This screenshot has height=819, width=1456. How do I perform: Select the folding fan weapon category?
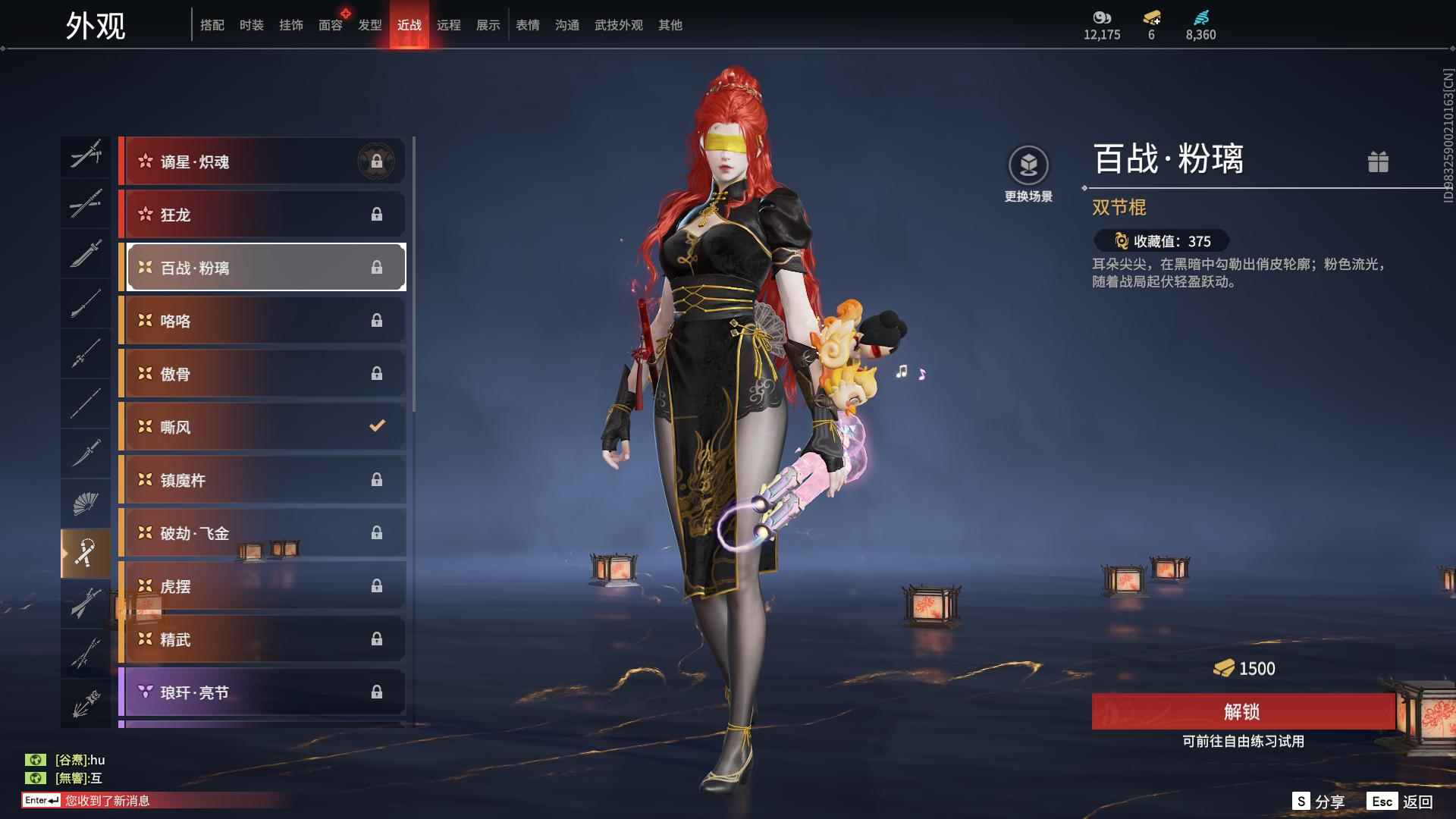85,504
